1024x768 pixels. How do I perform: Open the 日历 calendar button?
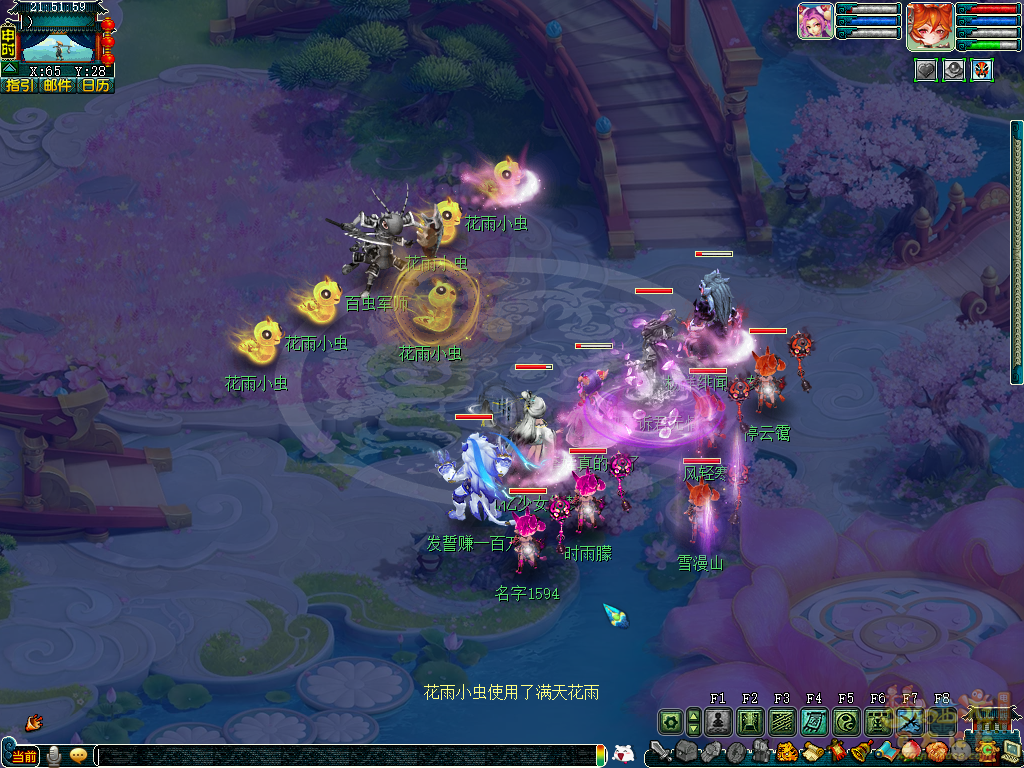(96, 86)
